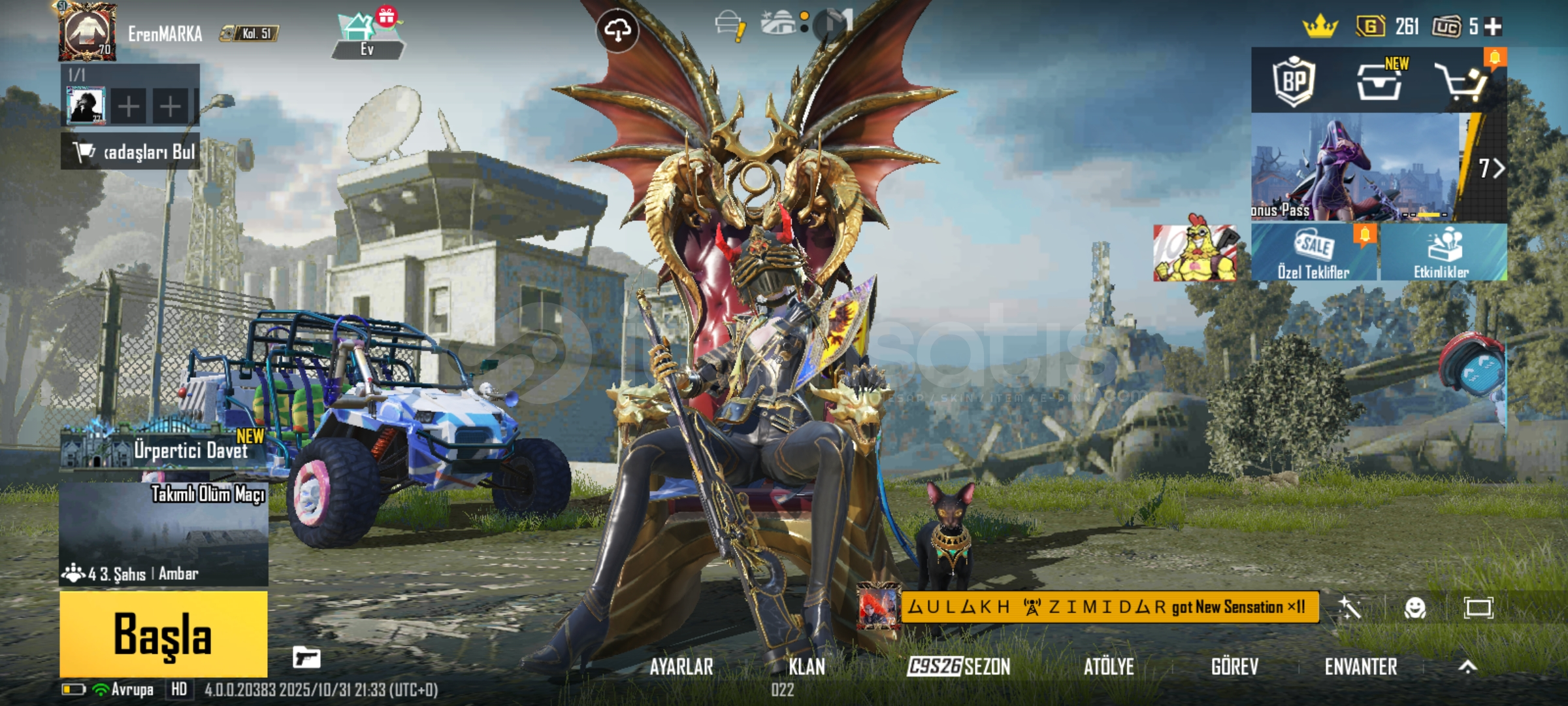
Task: Open the Etkinlikler events panel
Action: pos(1442,253)
